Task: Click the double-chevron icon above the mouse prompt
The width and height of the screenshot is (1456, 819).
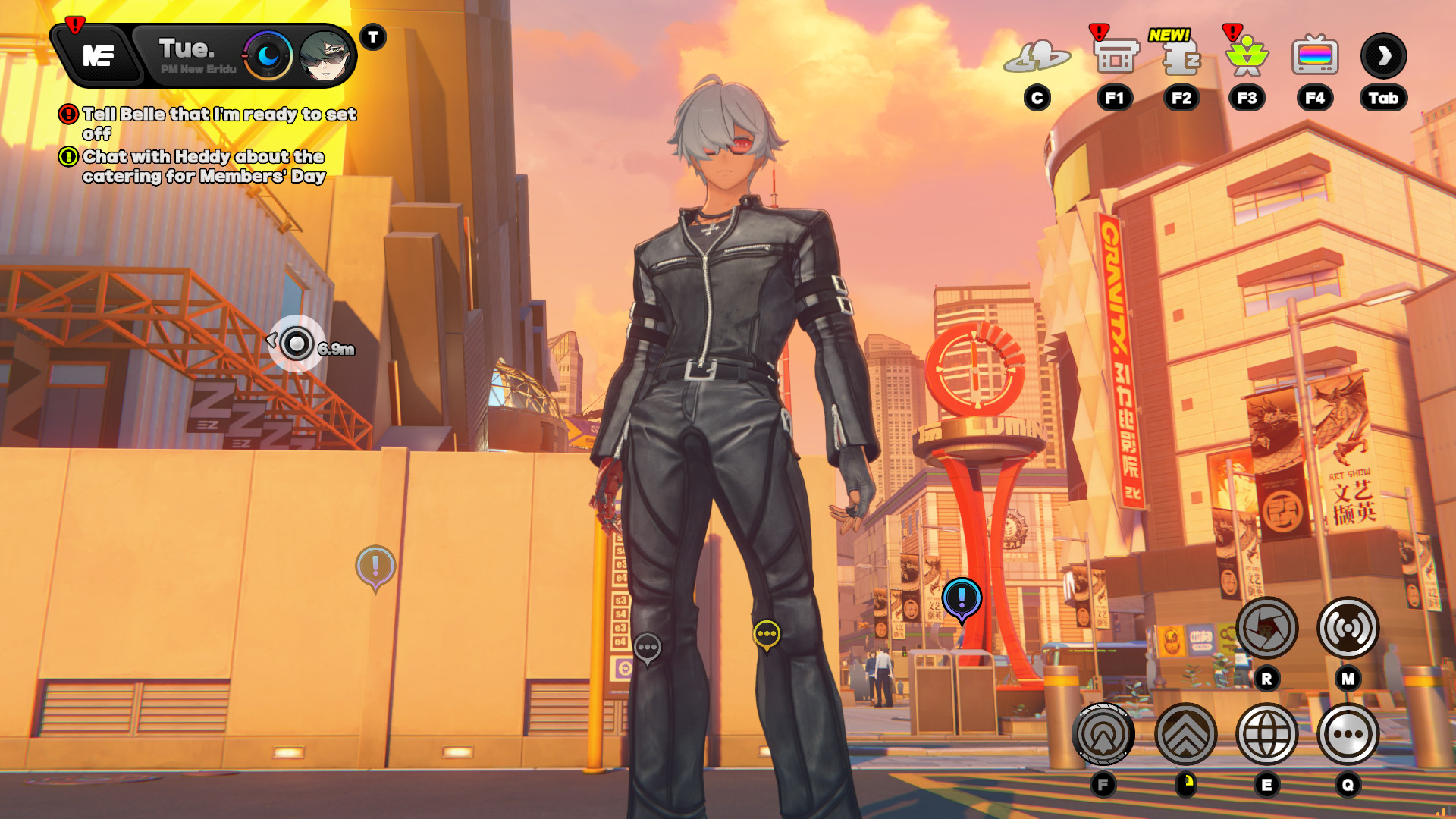Action: 1185,733
